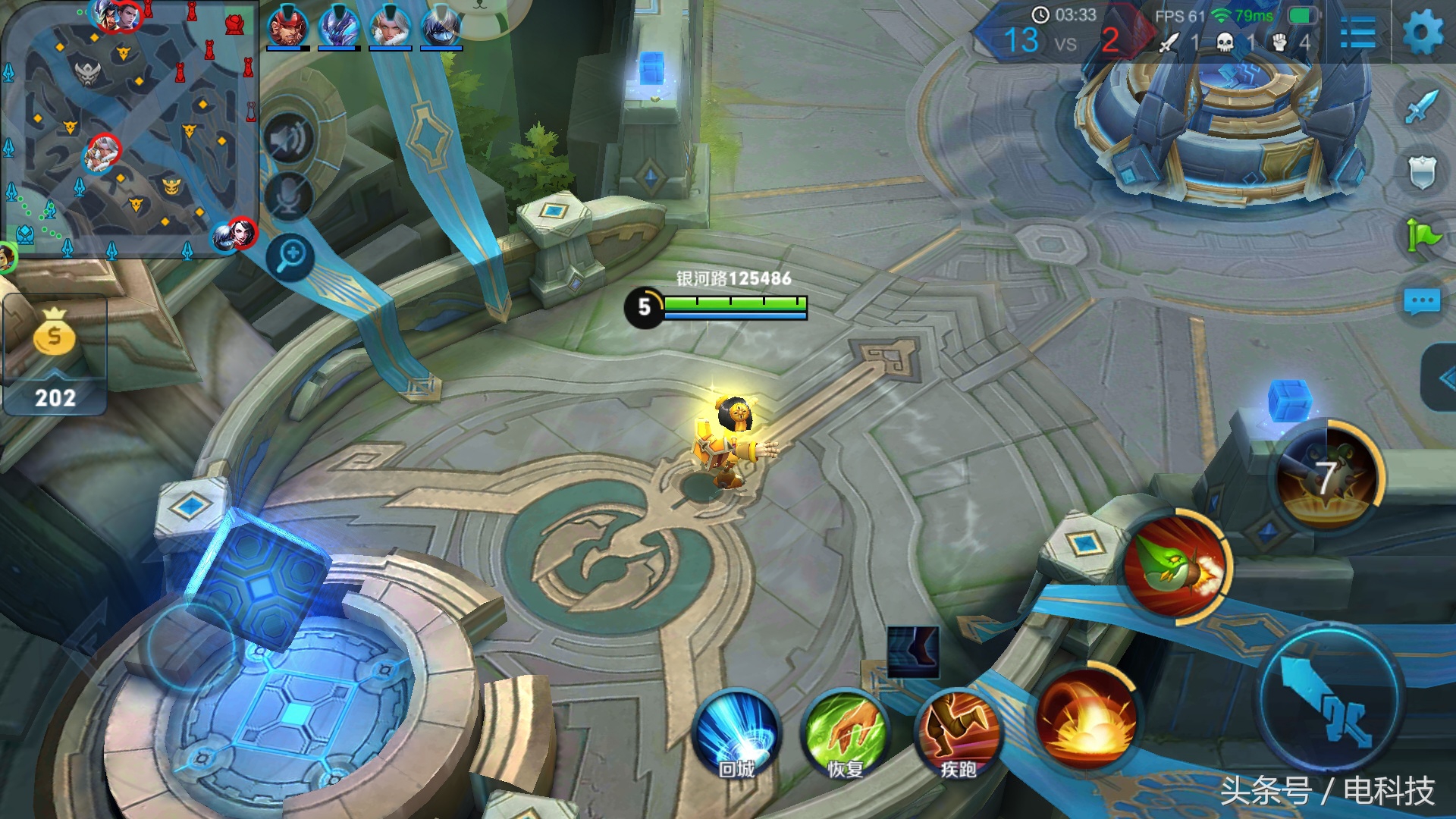Select the red-hatted teammate portrait
The height and width of the screenshot is (819, 1456).
pos(287,27)
